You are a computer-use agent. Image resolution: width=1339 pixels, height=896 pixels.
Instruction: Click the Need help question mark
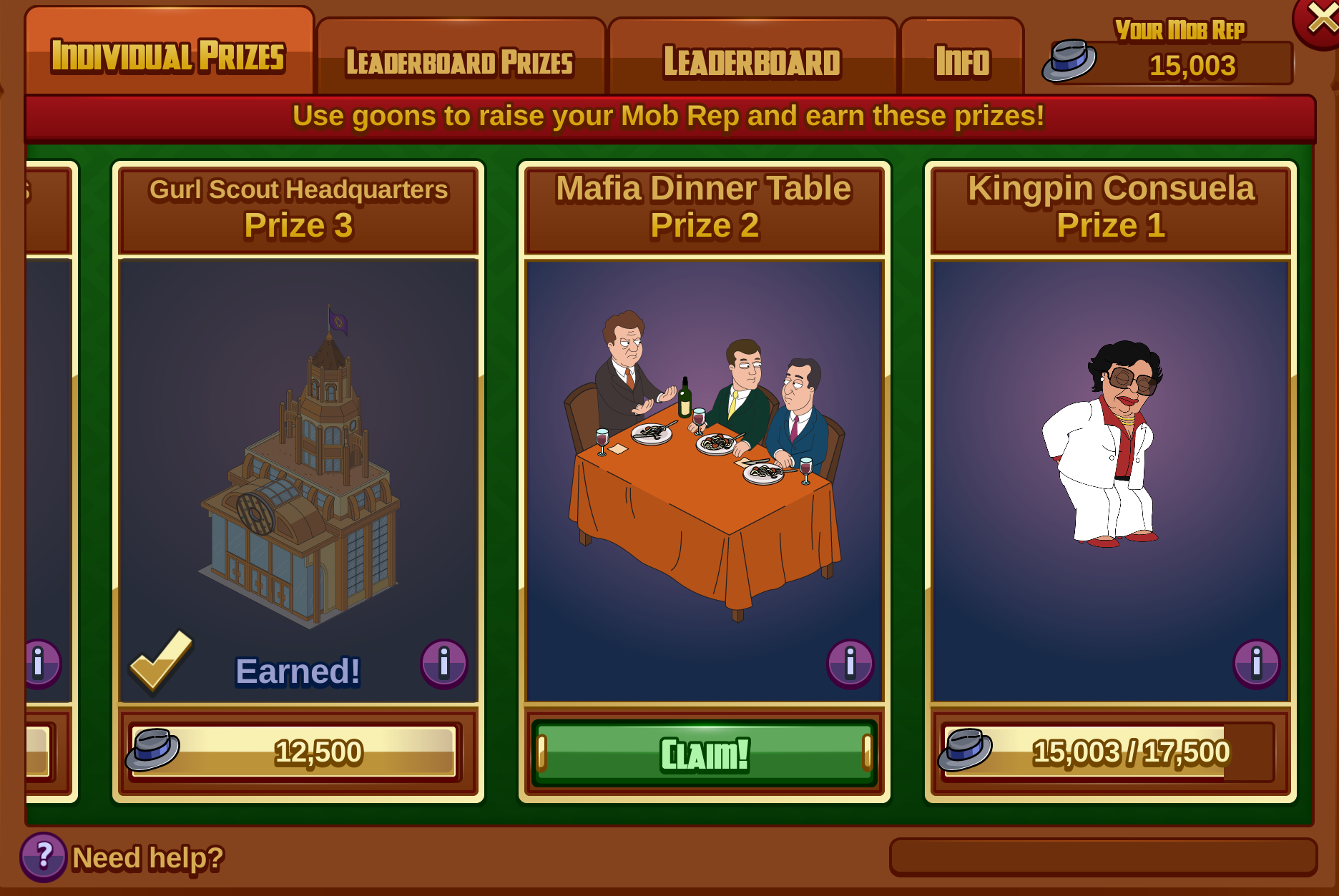tap(44, 856)
